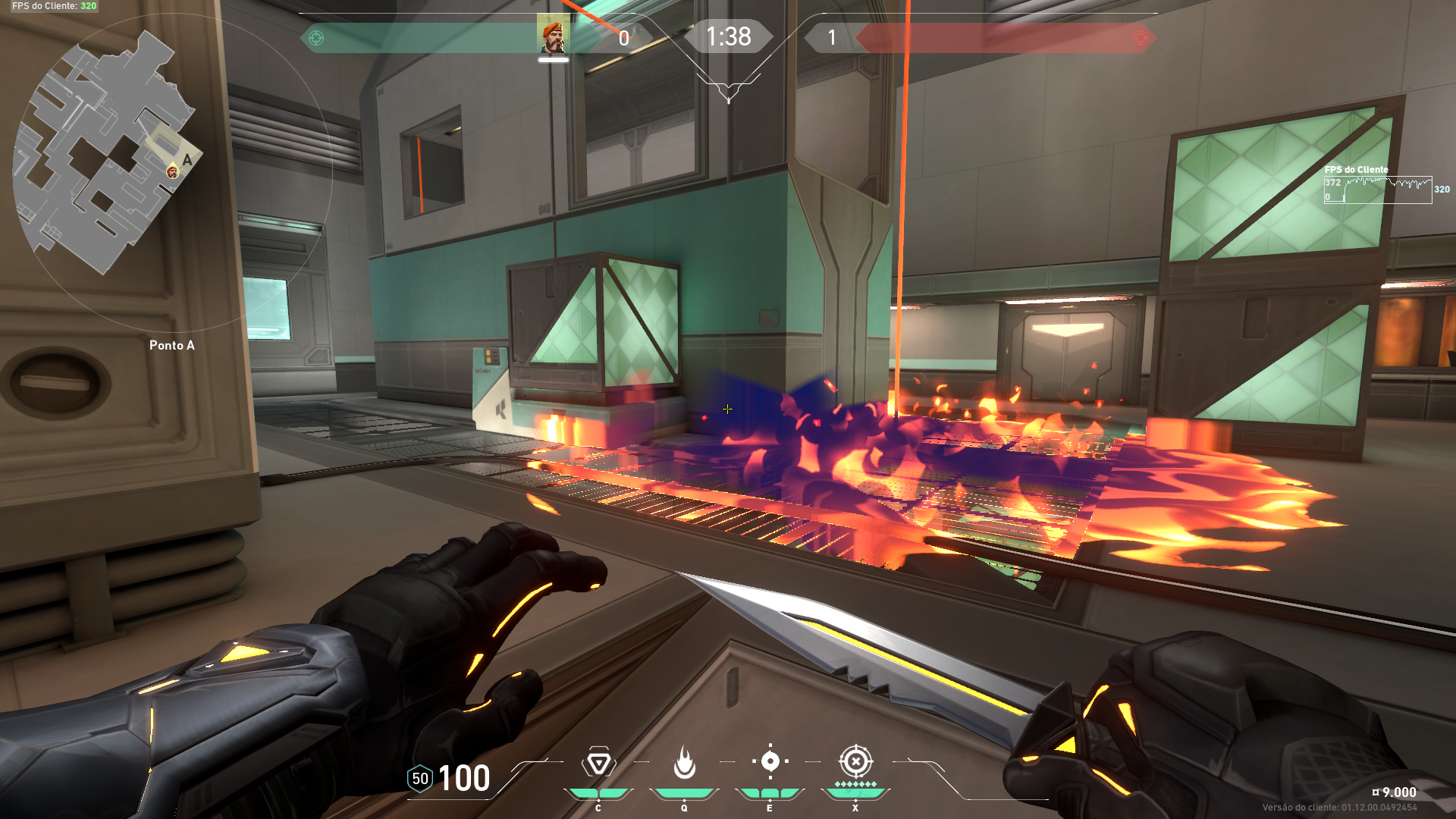Screen dimensions: 1456x819
Task: Click the Orbital Strike ultimate icon above X
Action: pyautogui.click(x=856, y=762)
